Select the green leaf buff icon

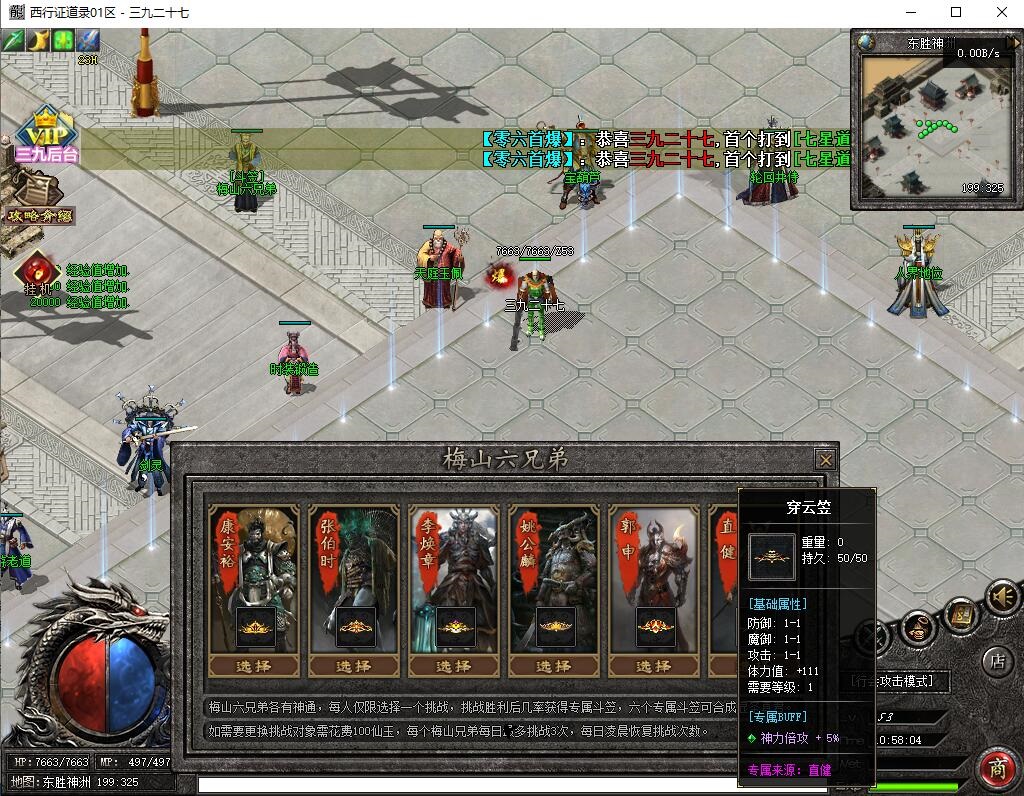pyautogui.click(x=63, y=40)
